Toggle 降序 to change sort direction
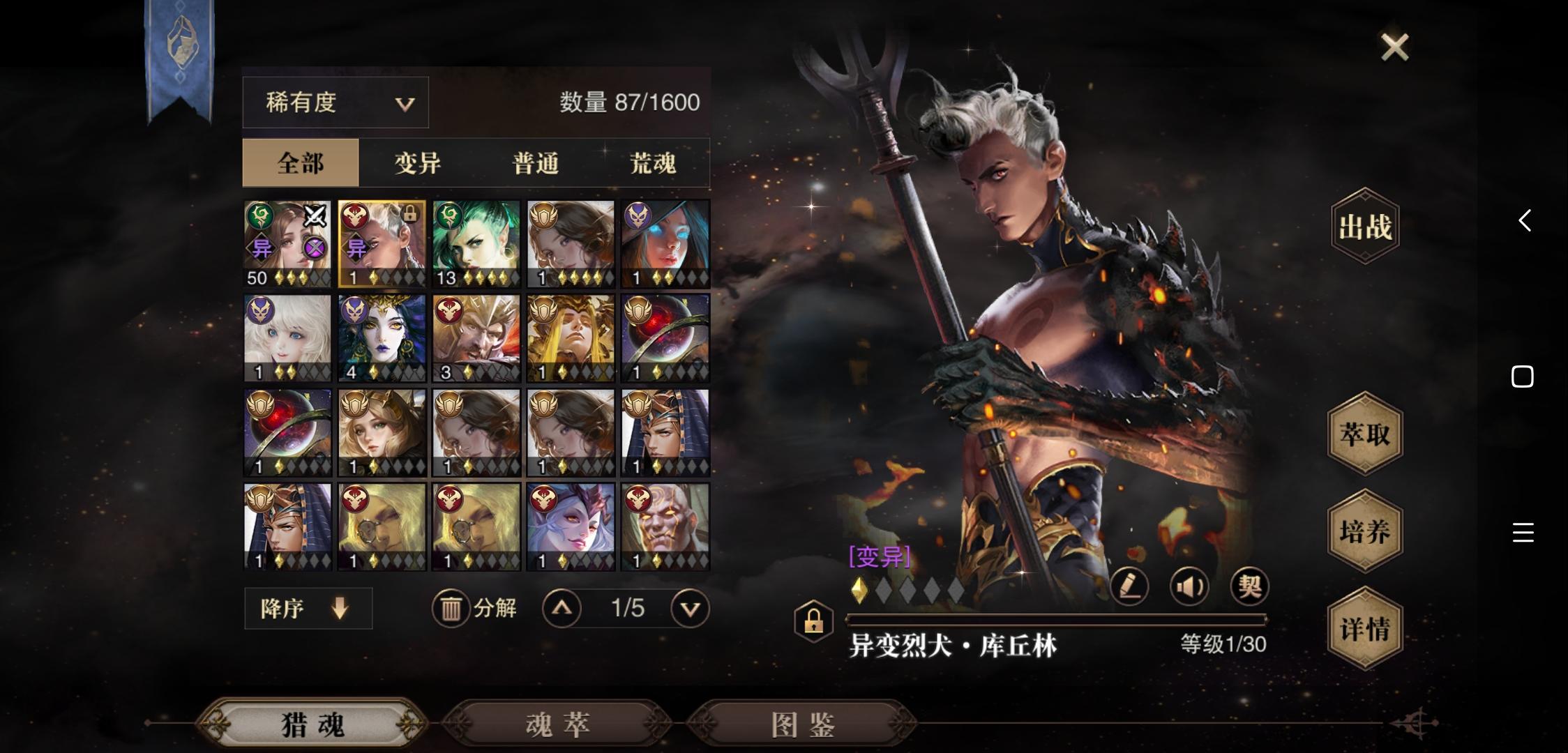This screenshot has width=1568, height=753. coord(308,607)
